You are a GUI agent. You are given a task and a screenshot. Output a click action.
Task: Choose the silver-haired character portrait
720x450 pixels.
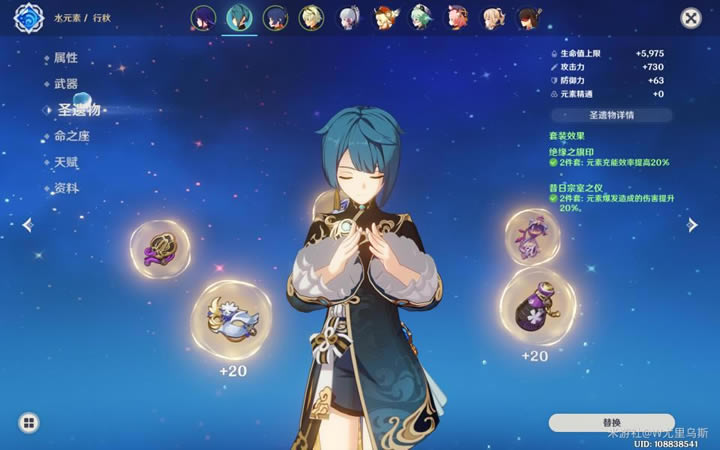click(x=348, y=17)
